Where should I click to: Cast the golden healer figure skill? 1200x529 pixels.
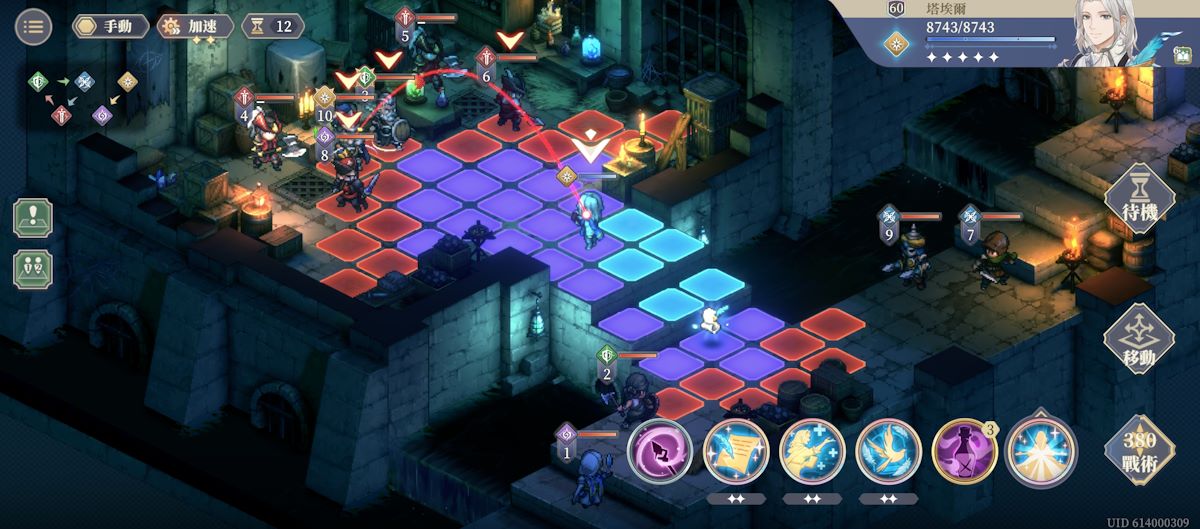pos(812,452)
